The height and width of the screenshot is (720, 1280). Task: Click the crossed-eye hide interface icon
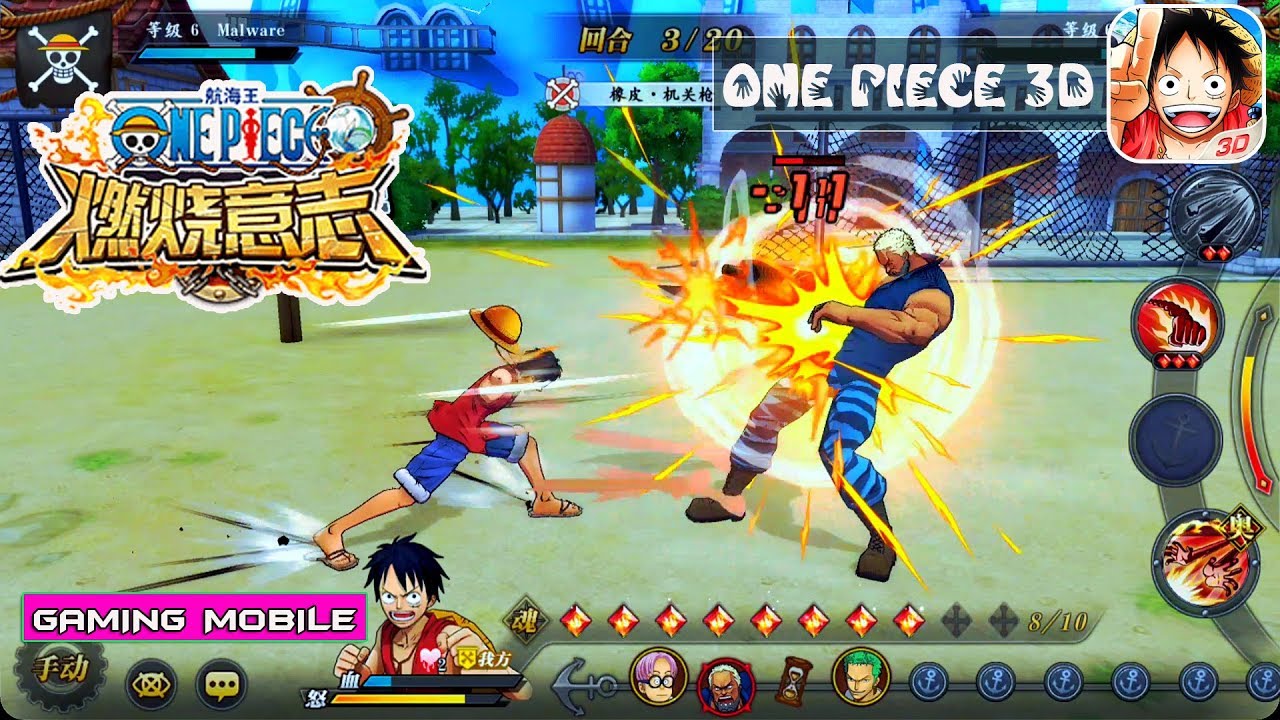pyautogui.click(x=151, y=685)
